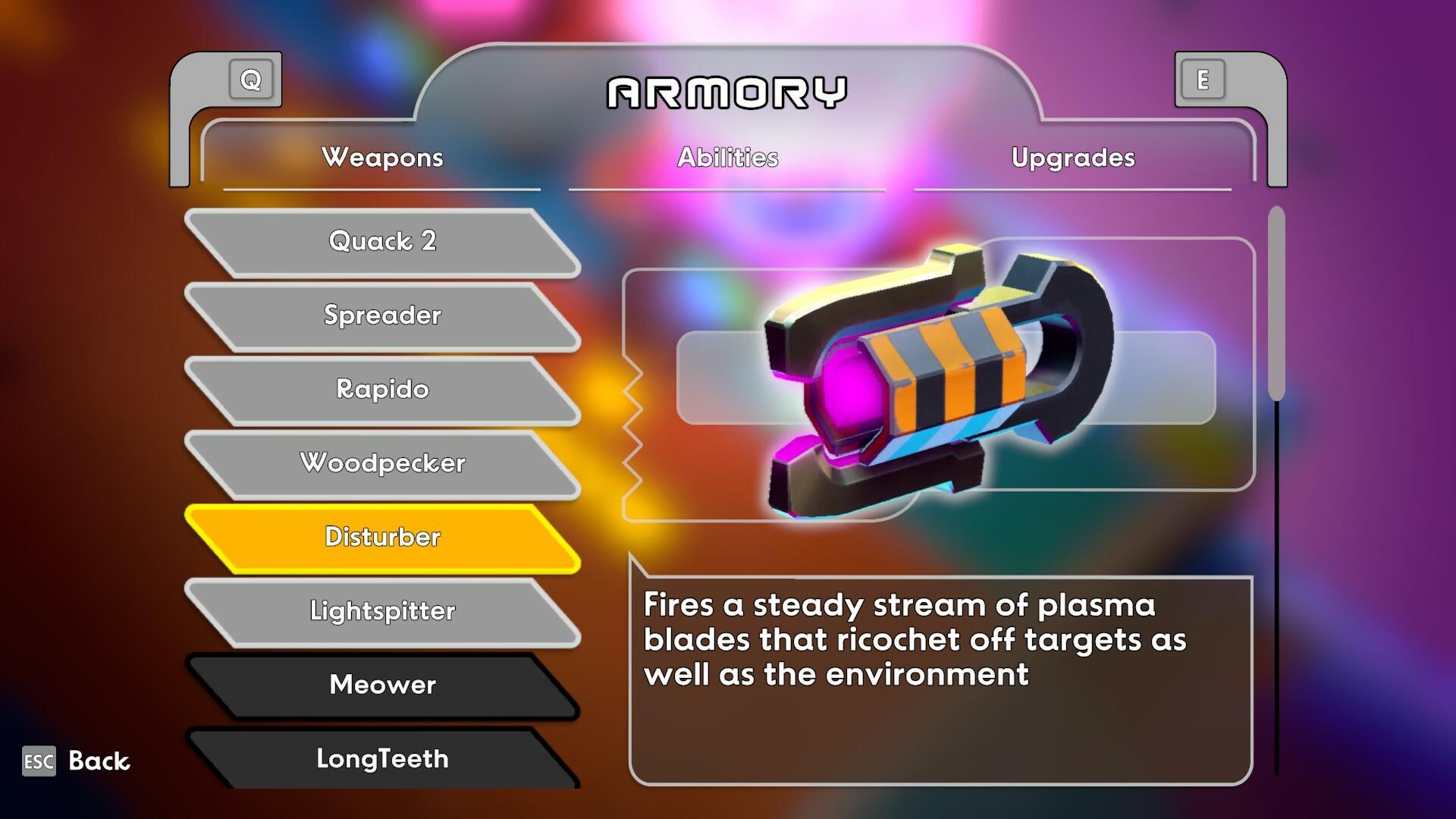The height and width of the screenshot is (819, 1456).
Task: Switch to the Upgrades tab
Action: (x=1073, y=158)
